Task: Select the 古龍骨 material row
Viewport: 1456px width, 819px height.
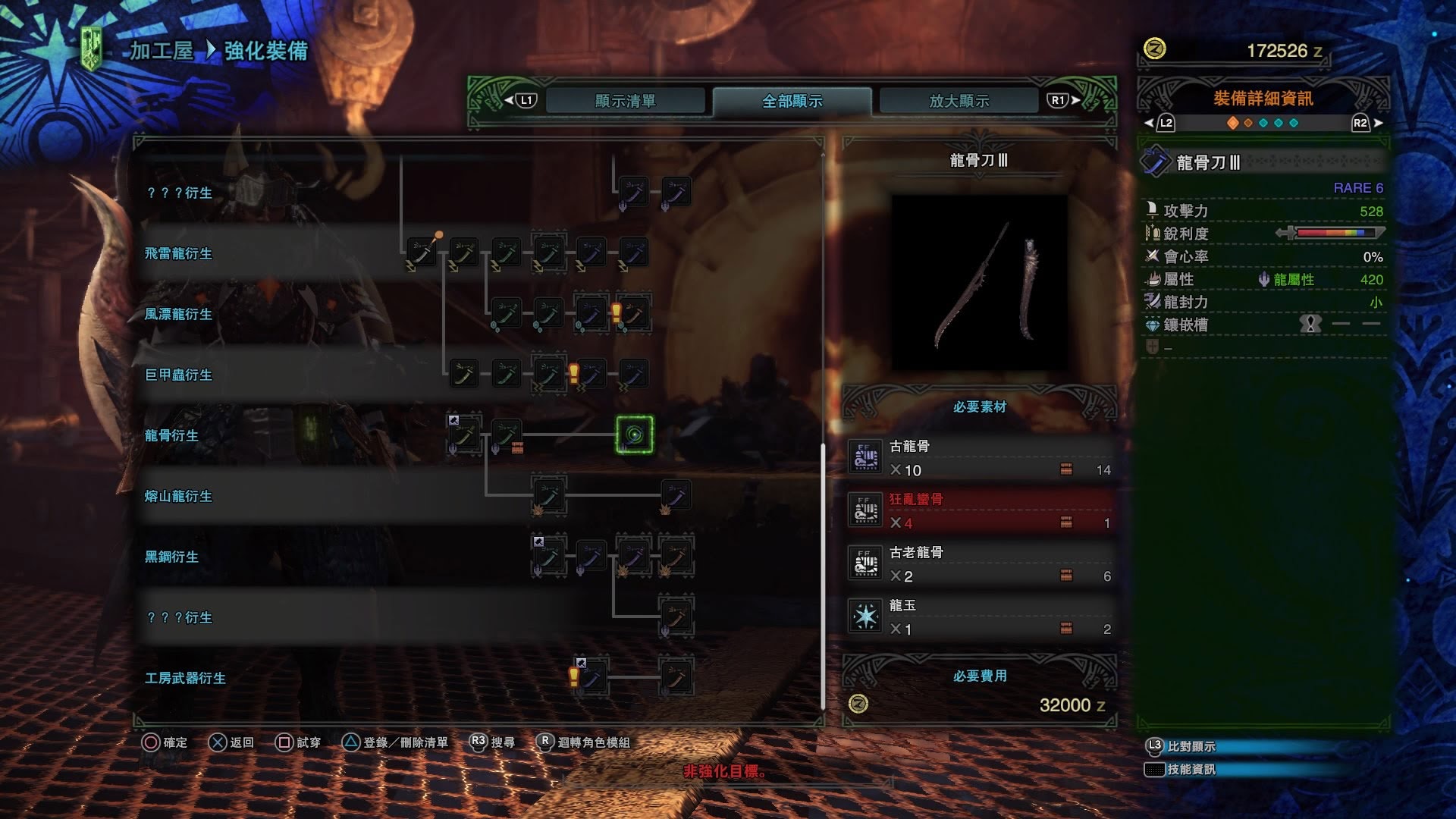Action: click(980, 458)
